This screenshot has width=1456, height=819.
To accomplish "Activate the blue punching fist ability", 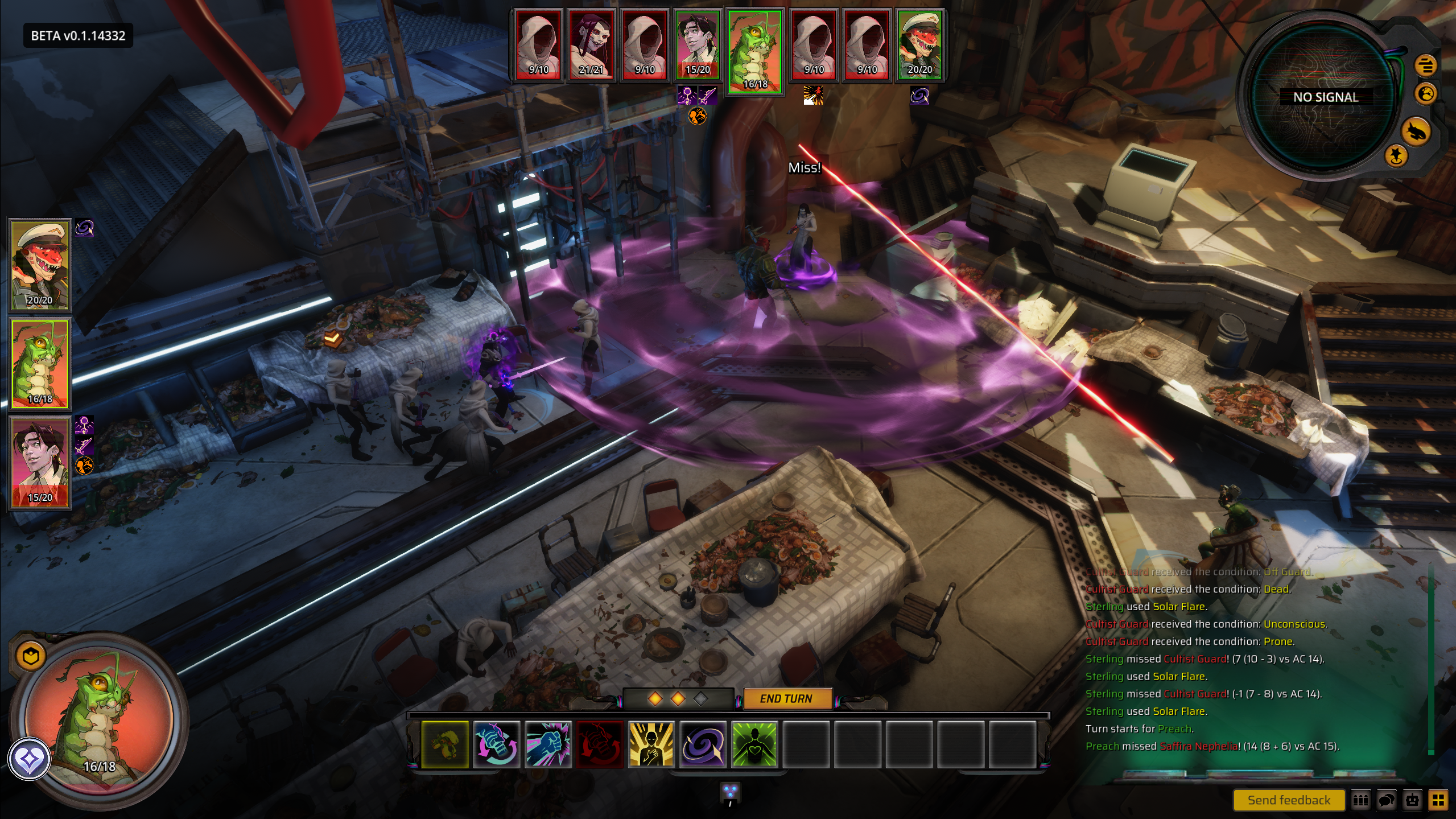I will 548,744.
